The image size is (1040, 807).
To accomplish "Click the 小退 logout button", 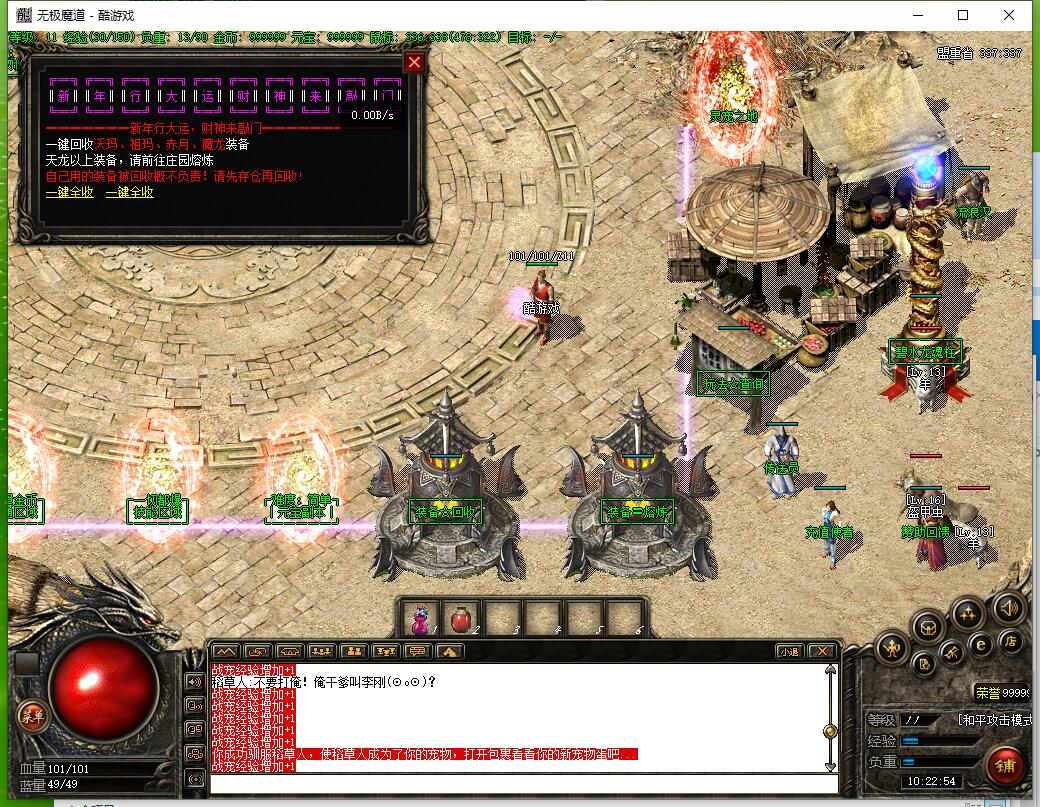I will coord(789,651).
